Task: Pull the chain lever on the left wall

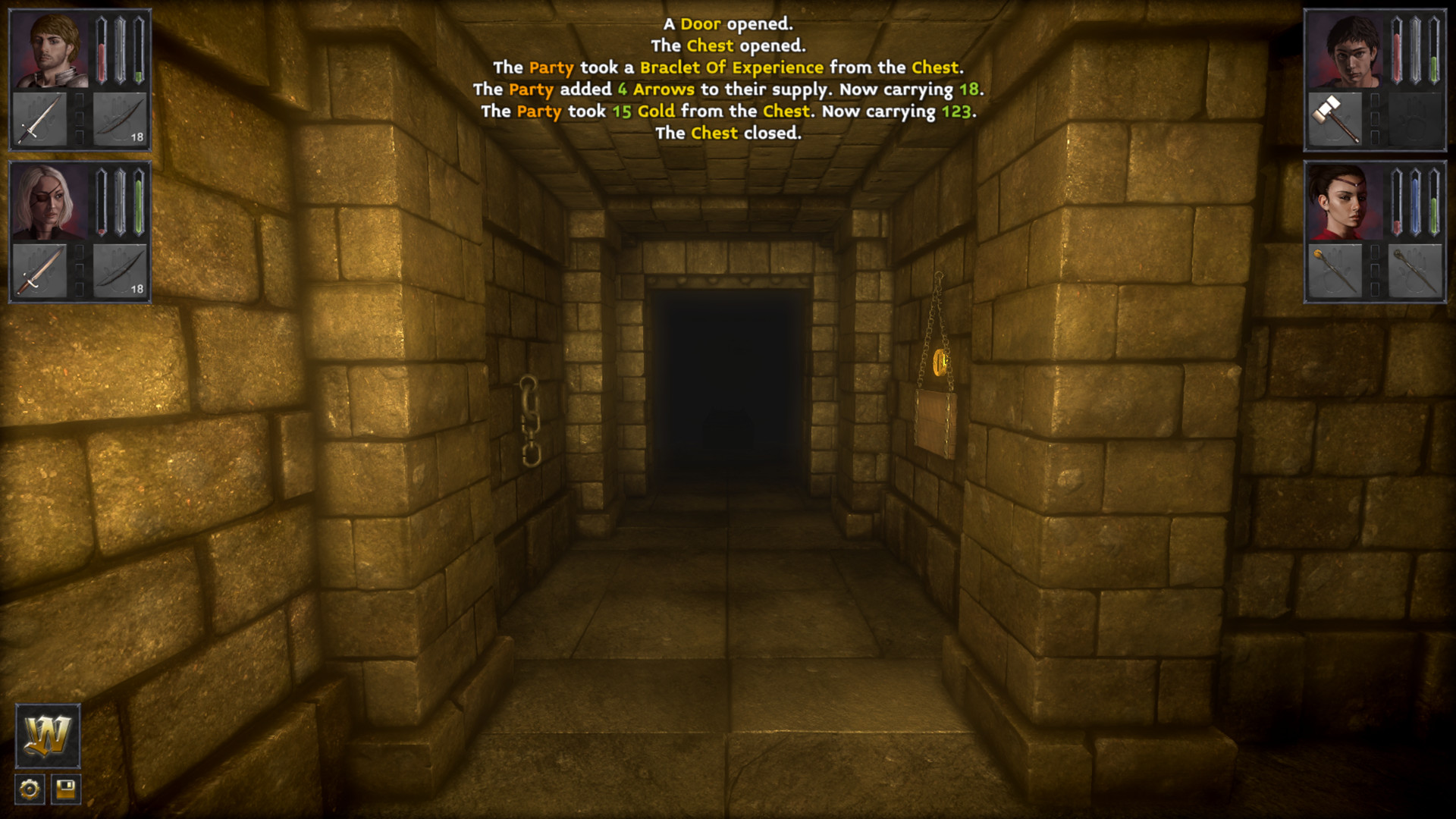Action: tap(531, 421)
